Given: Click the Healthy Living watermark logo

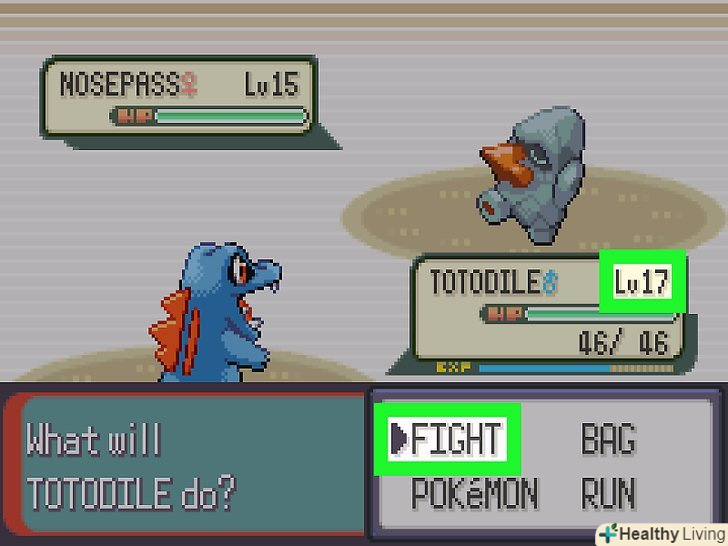Looking at the screenshot, I should (x=661, y=533).
